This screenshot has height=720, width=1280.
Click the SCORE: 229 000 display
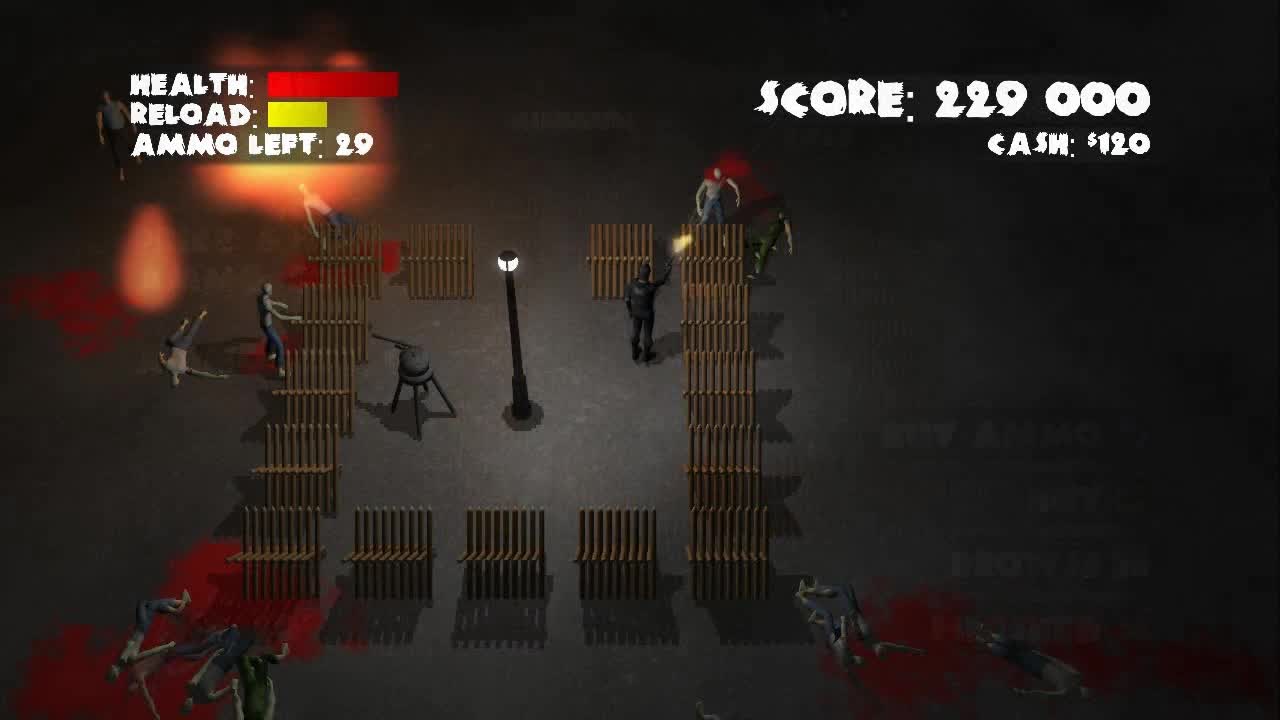pyautogui.click(x=952, y=96)
